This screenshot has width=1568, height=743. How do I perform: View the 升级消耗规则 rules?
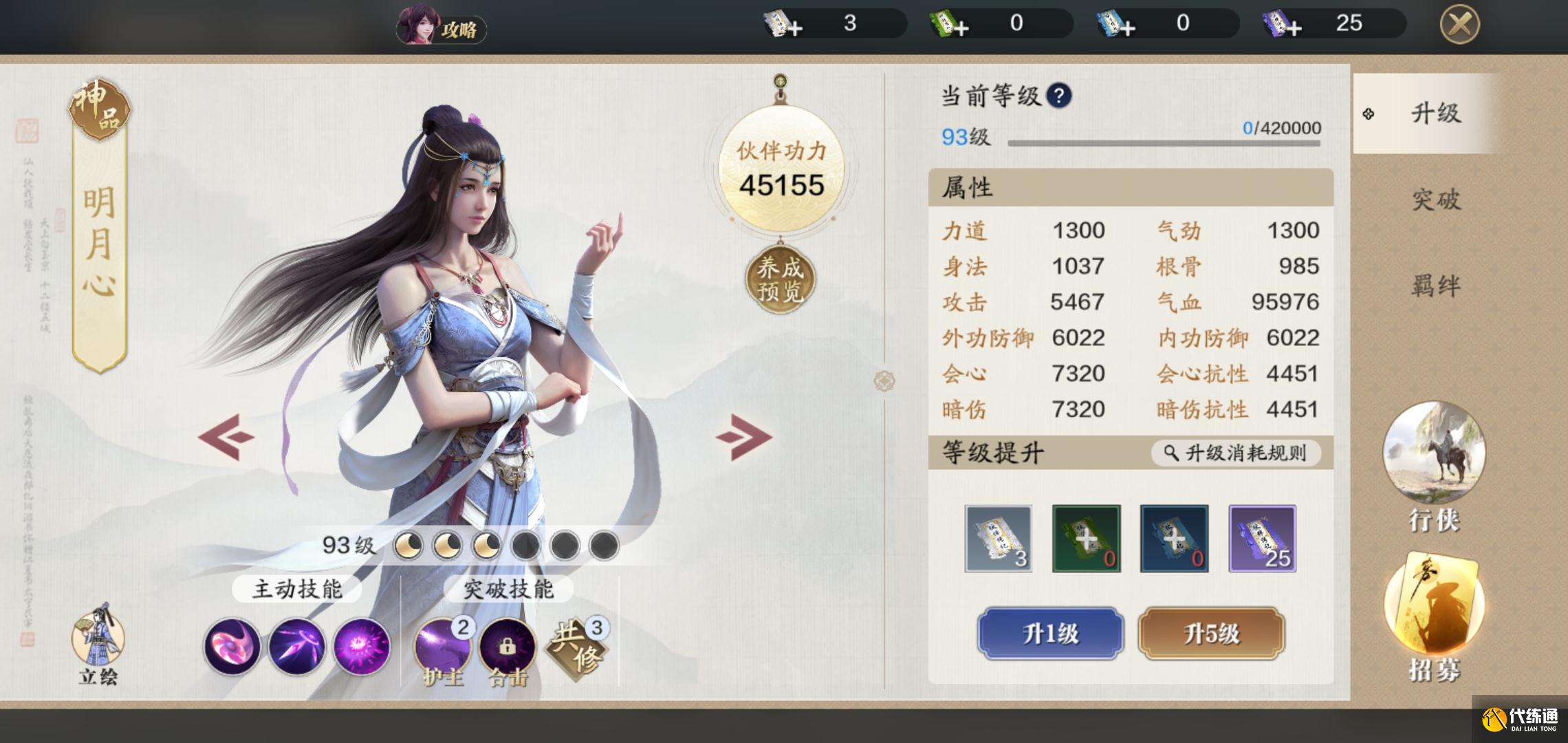point(1236,453)
